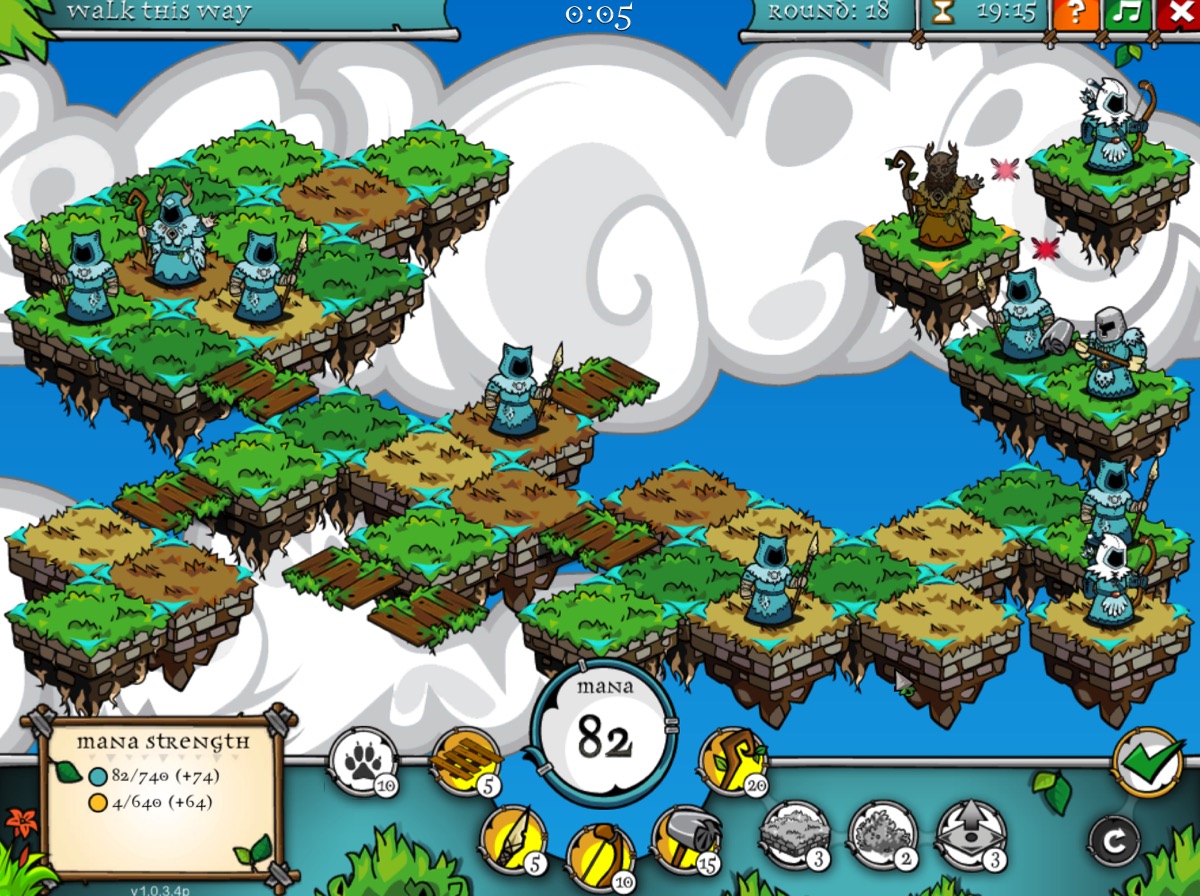
Task: Close the game with the red X
Action: click(x=1178, y=14)
